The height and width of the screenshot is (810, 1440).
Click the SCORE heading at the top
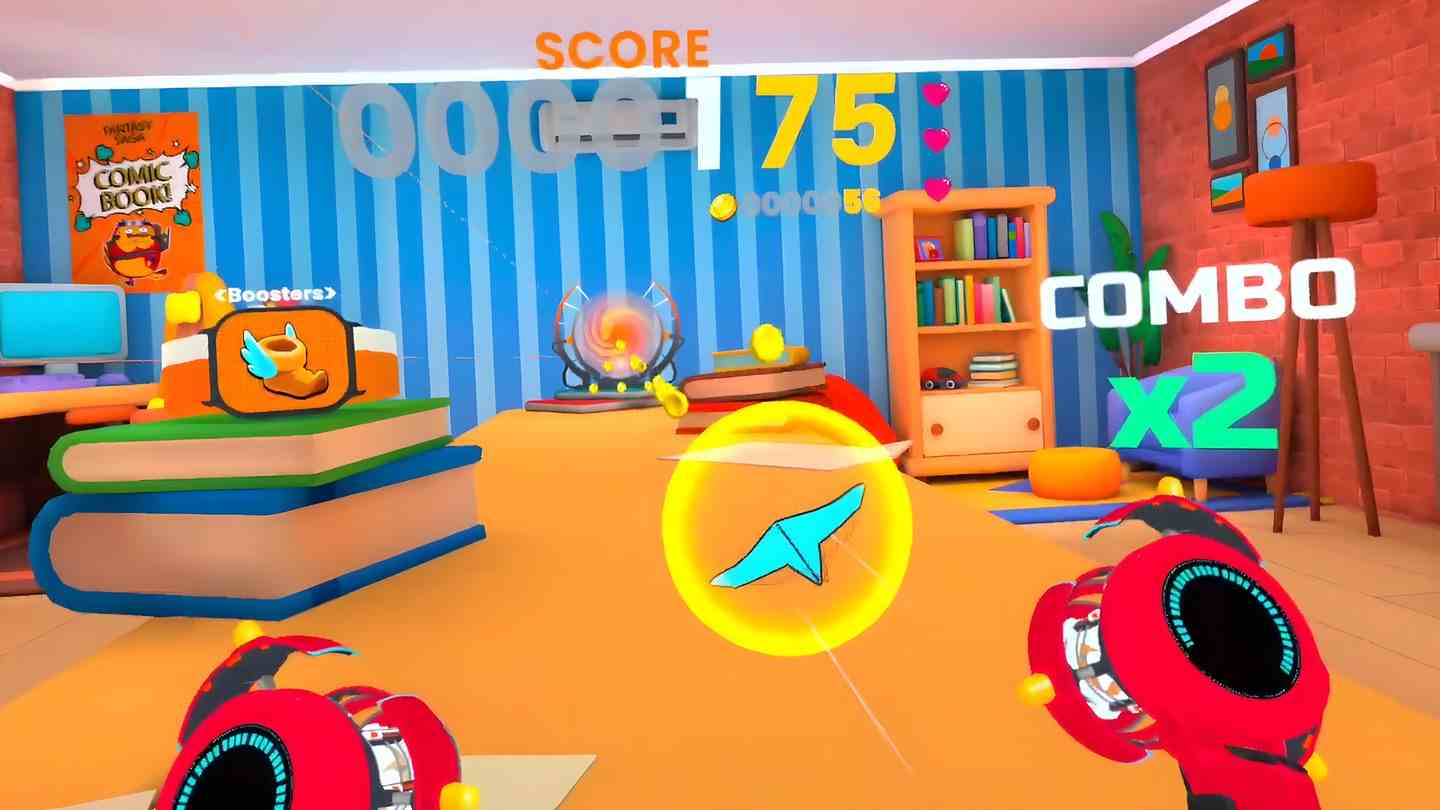(622, 45)
